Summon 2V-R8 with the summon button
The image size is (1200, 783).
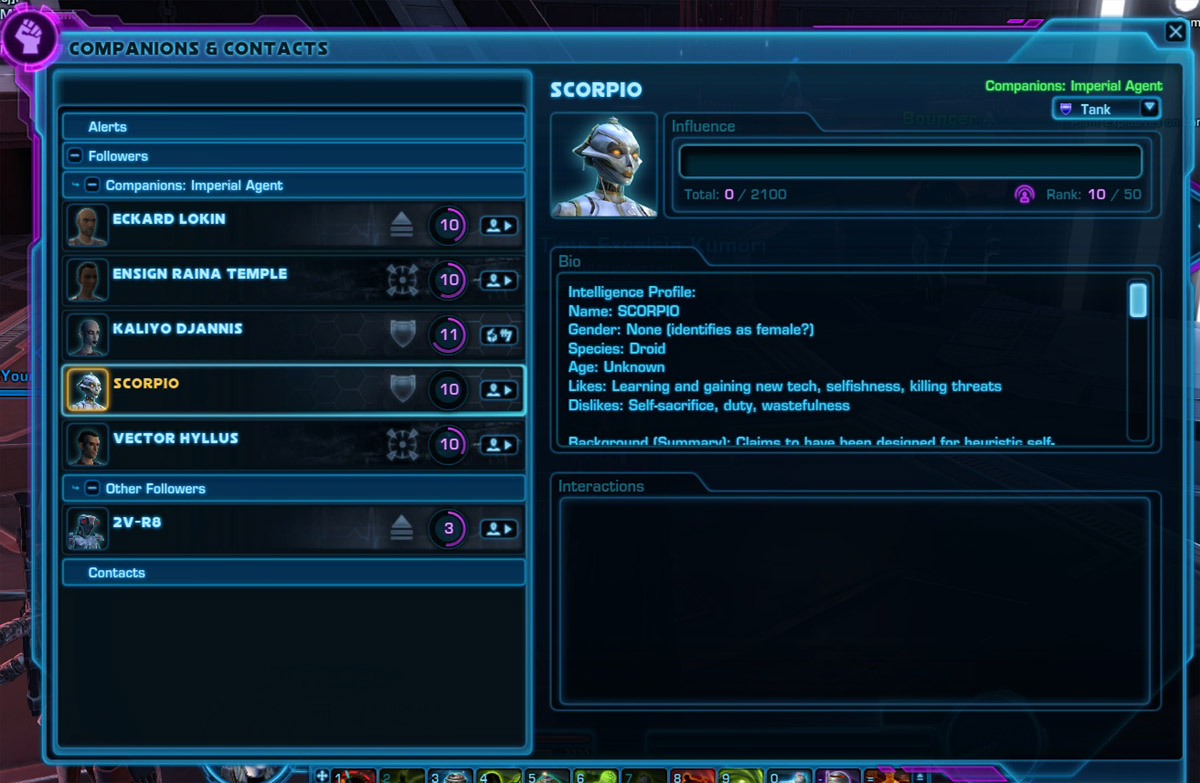(x=499, y=529)
